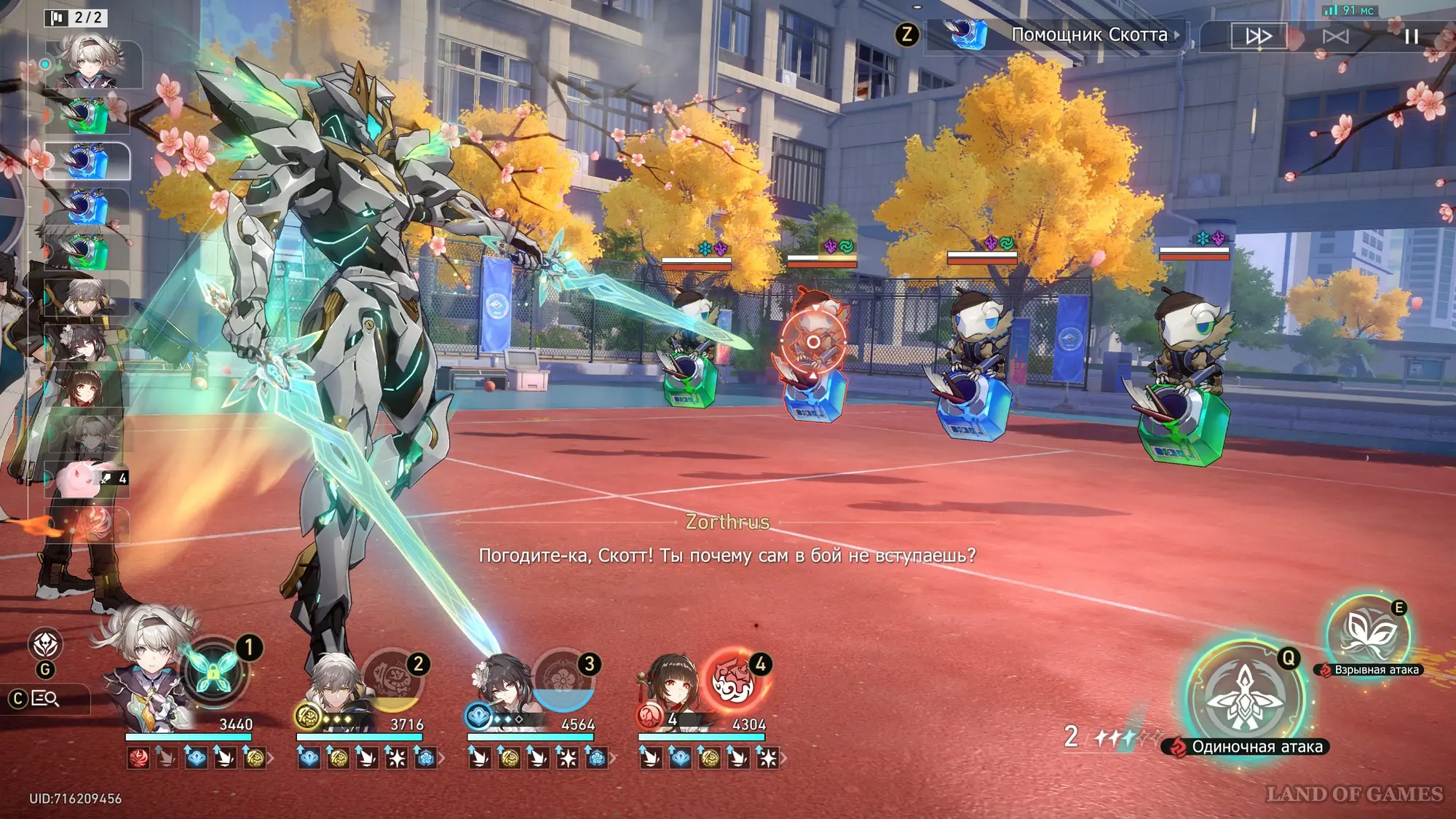Open the technique icon above G

(45, 644)
